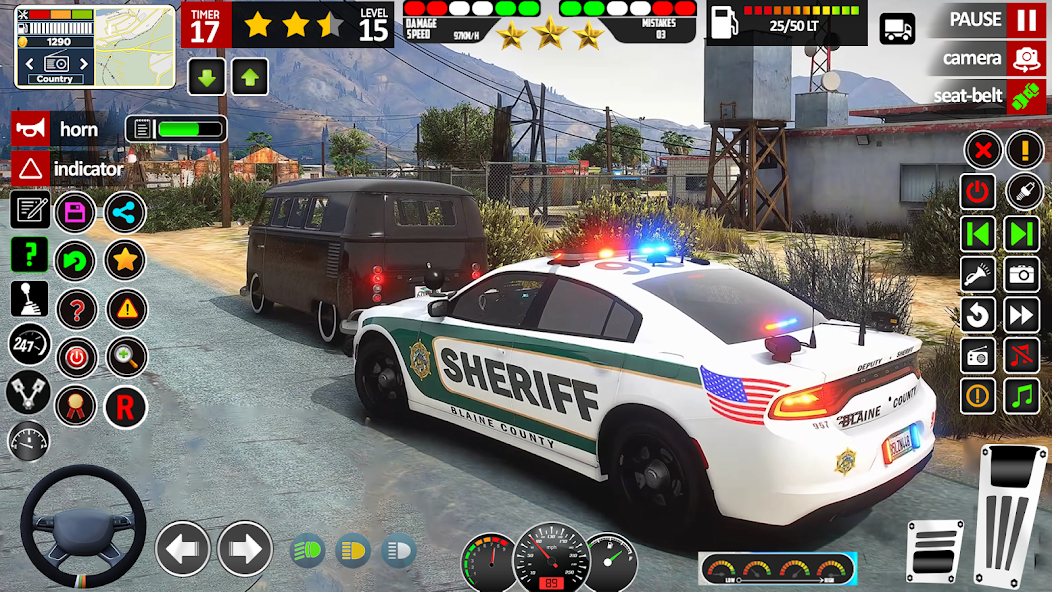Viewport: 1052px width, 592px height.
Task: Steer left with the left arrow button
Action: pyautogui.click(x=183, y=549)
